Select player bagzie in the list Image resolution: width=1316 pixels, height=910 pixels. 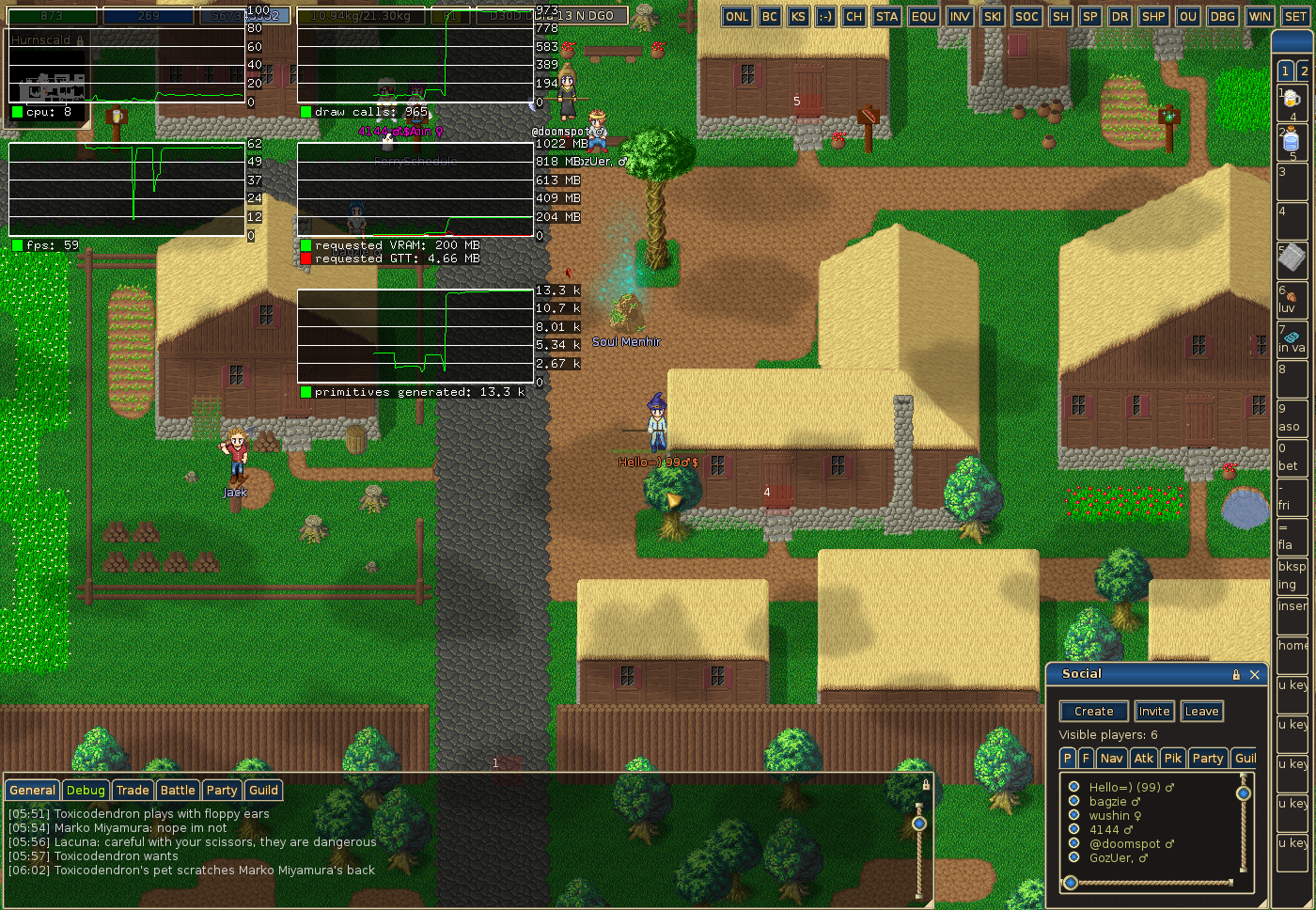pos(1114,802)
